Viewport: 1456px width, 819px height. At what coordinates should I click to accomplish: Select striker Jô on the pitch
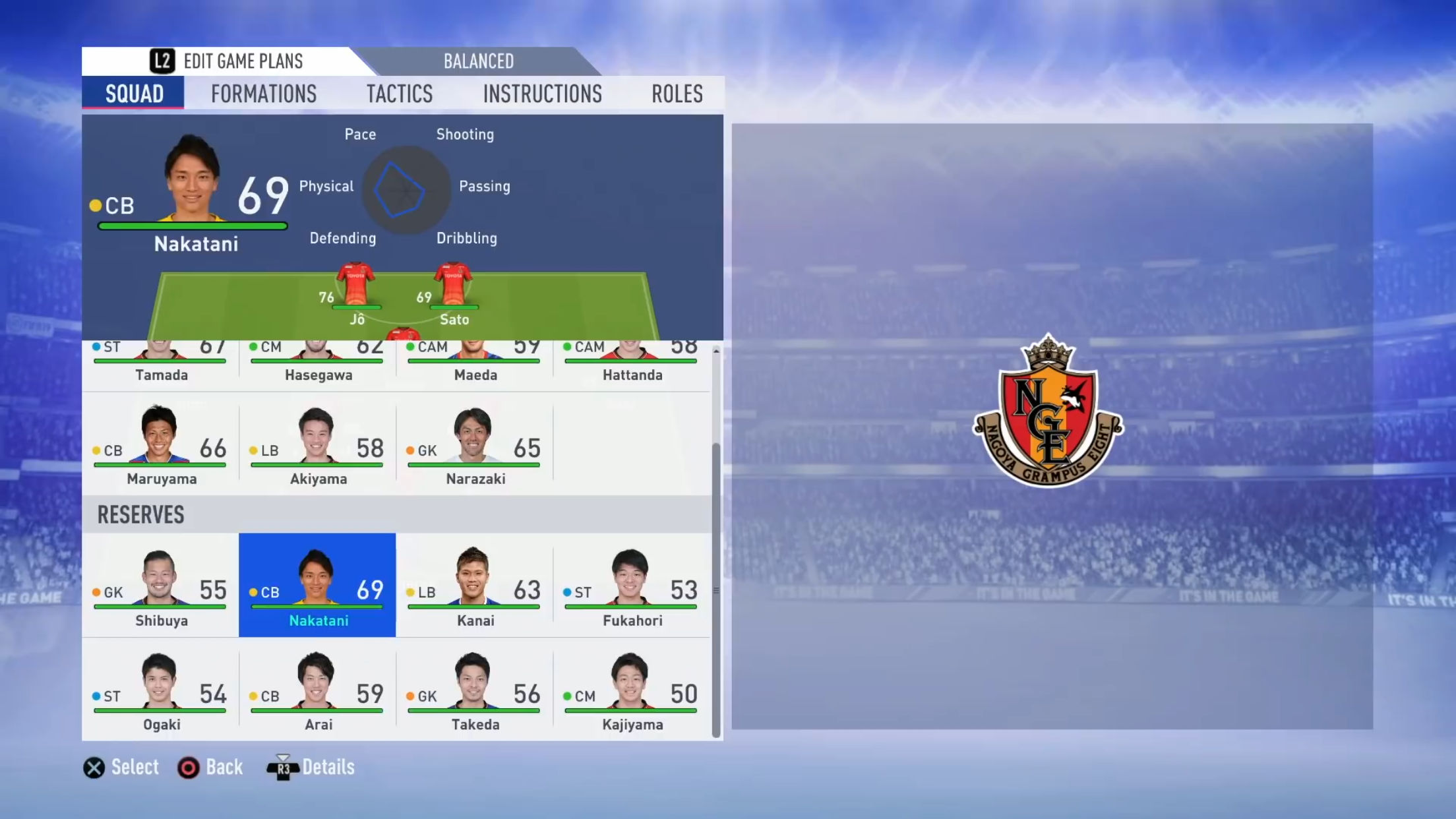pyautogui.click(x=356, y=290)
